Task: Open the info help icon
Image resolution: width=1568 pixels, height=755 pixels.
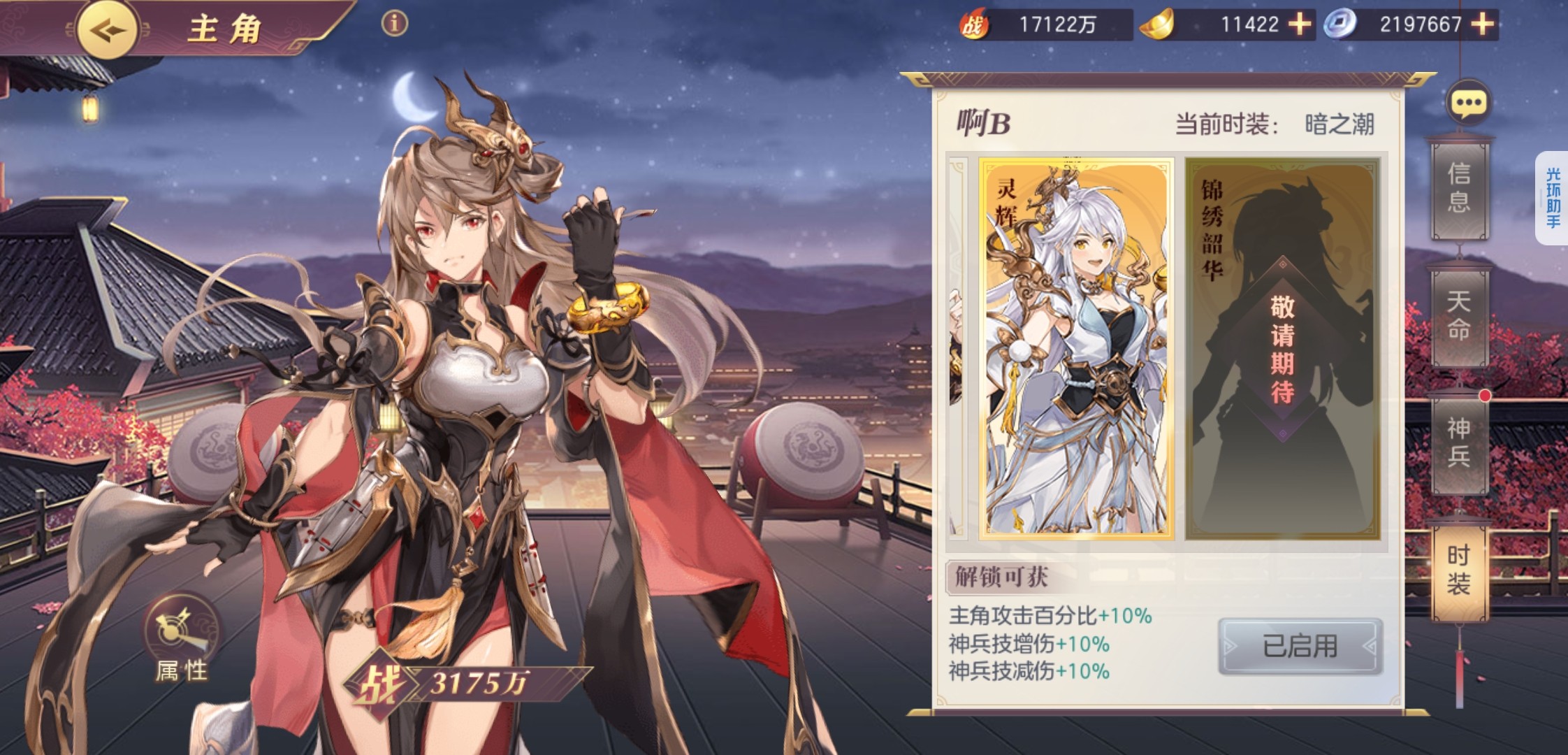Action: click(394, 24)
